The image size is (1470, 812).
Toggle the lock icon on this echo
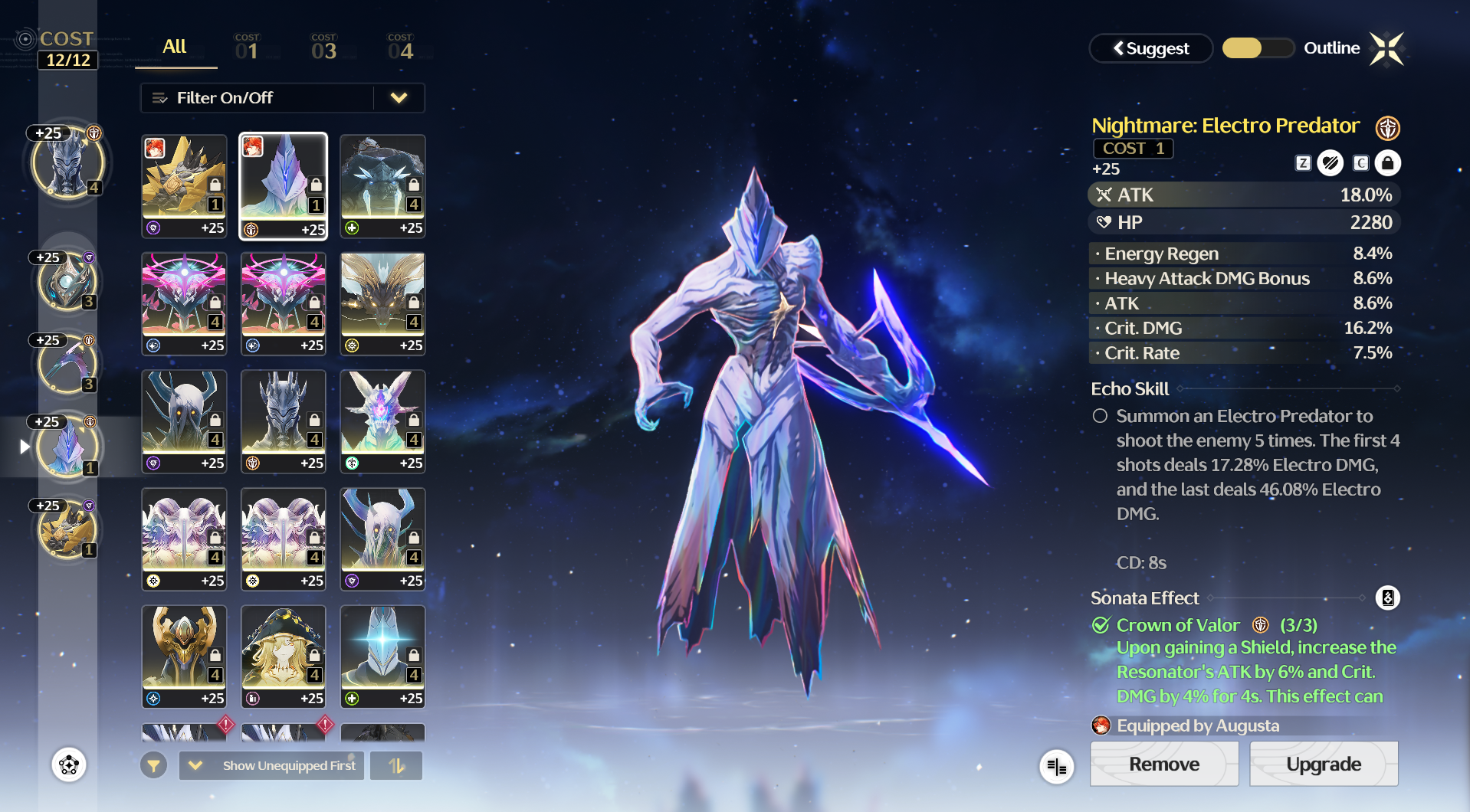(x=1387, y=163)
